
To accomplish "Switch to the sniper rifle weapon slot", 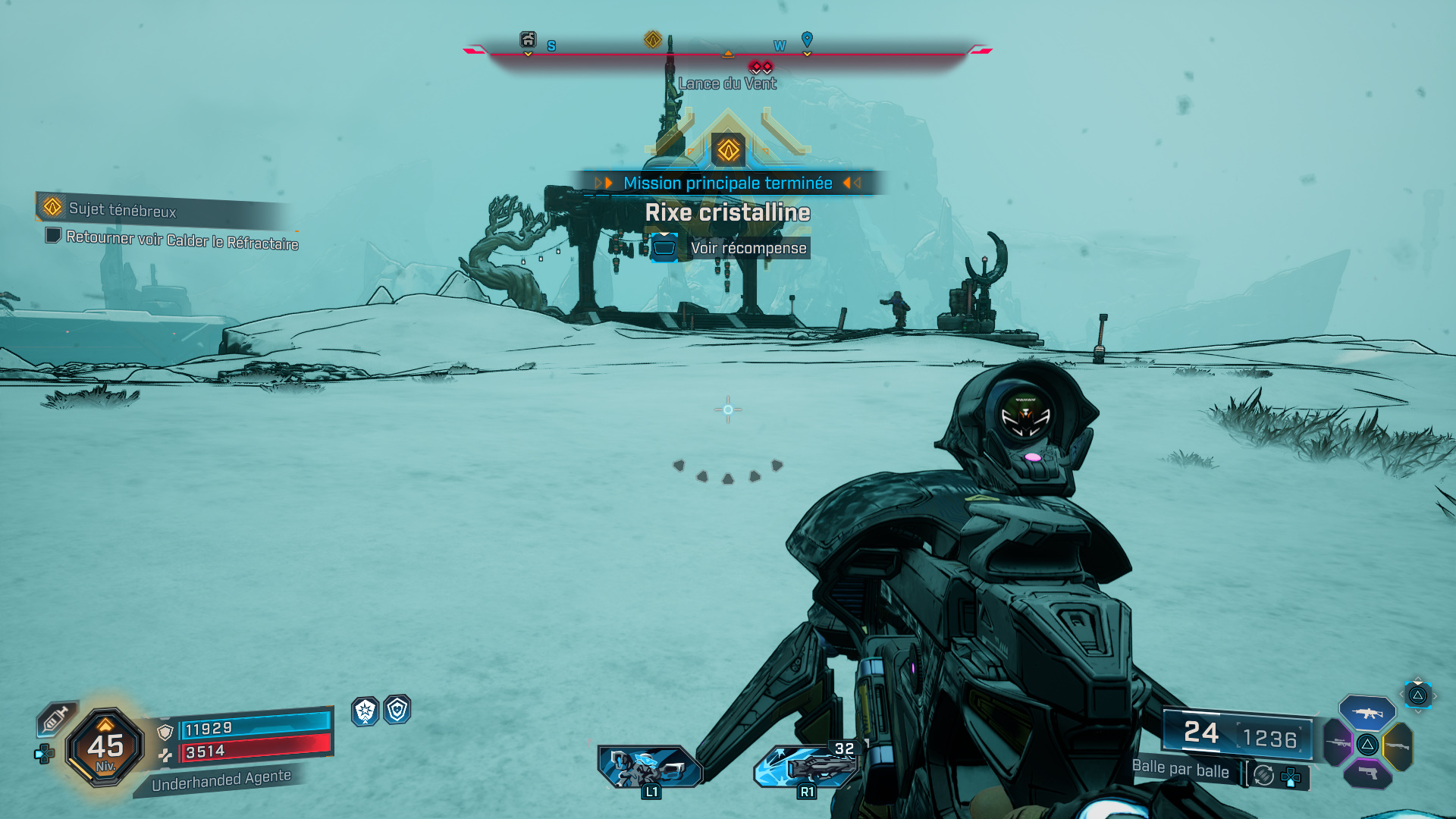I will [x=1338, y=742].
